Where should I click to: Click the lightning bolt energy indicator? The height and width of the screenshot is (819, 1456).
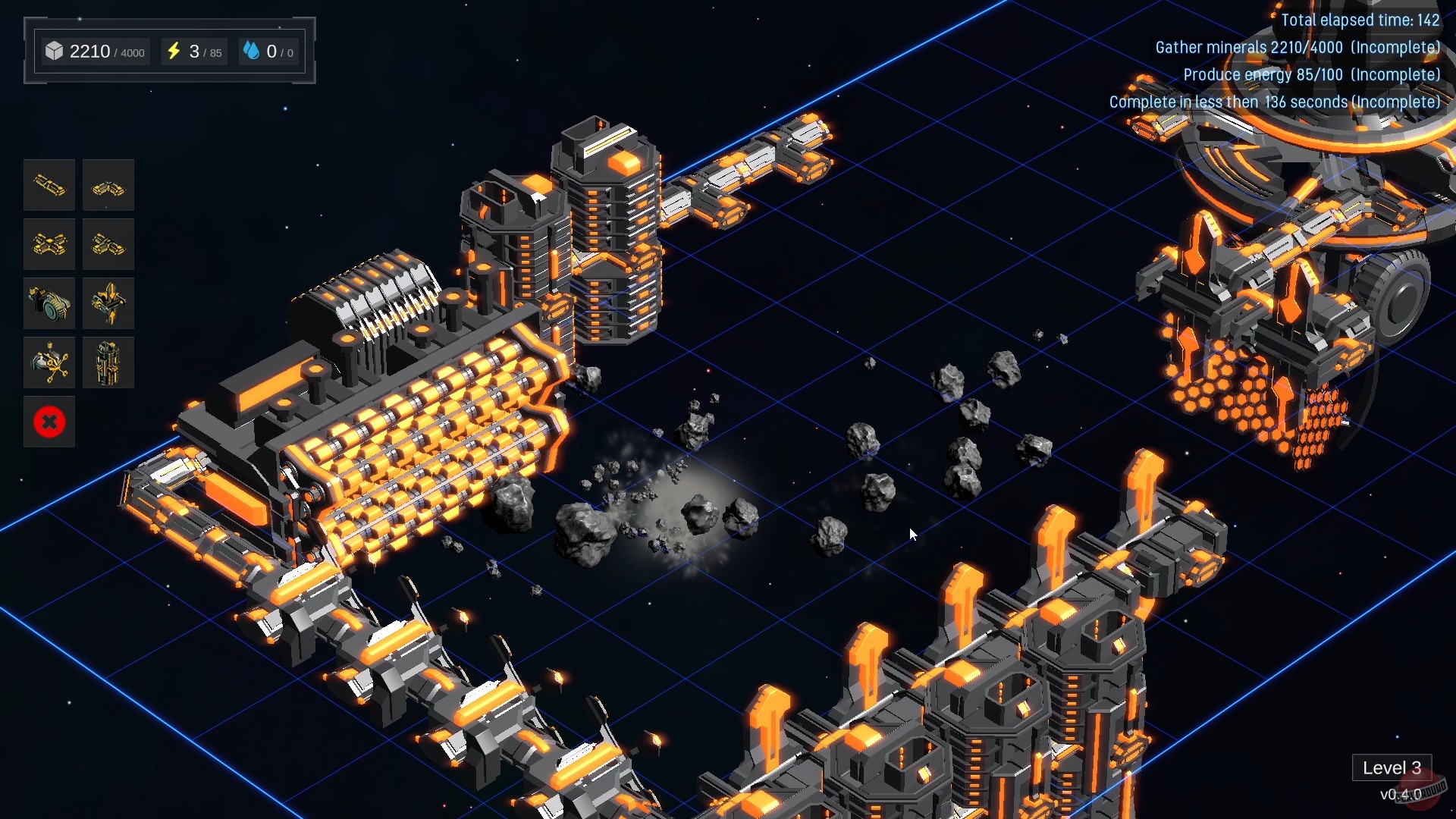175,51
